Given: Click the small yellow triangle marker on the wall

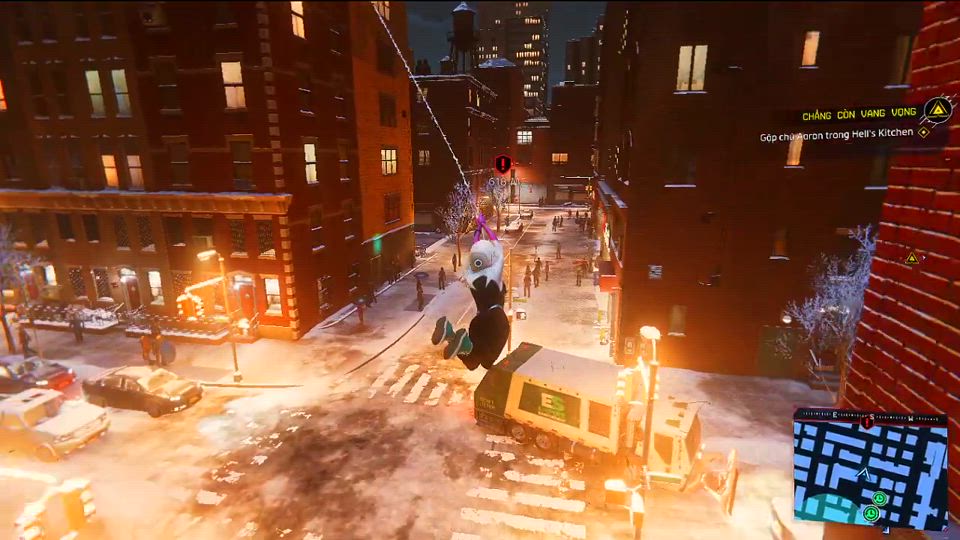Looking at the screenshot, I should click(912, 258).
